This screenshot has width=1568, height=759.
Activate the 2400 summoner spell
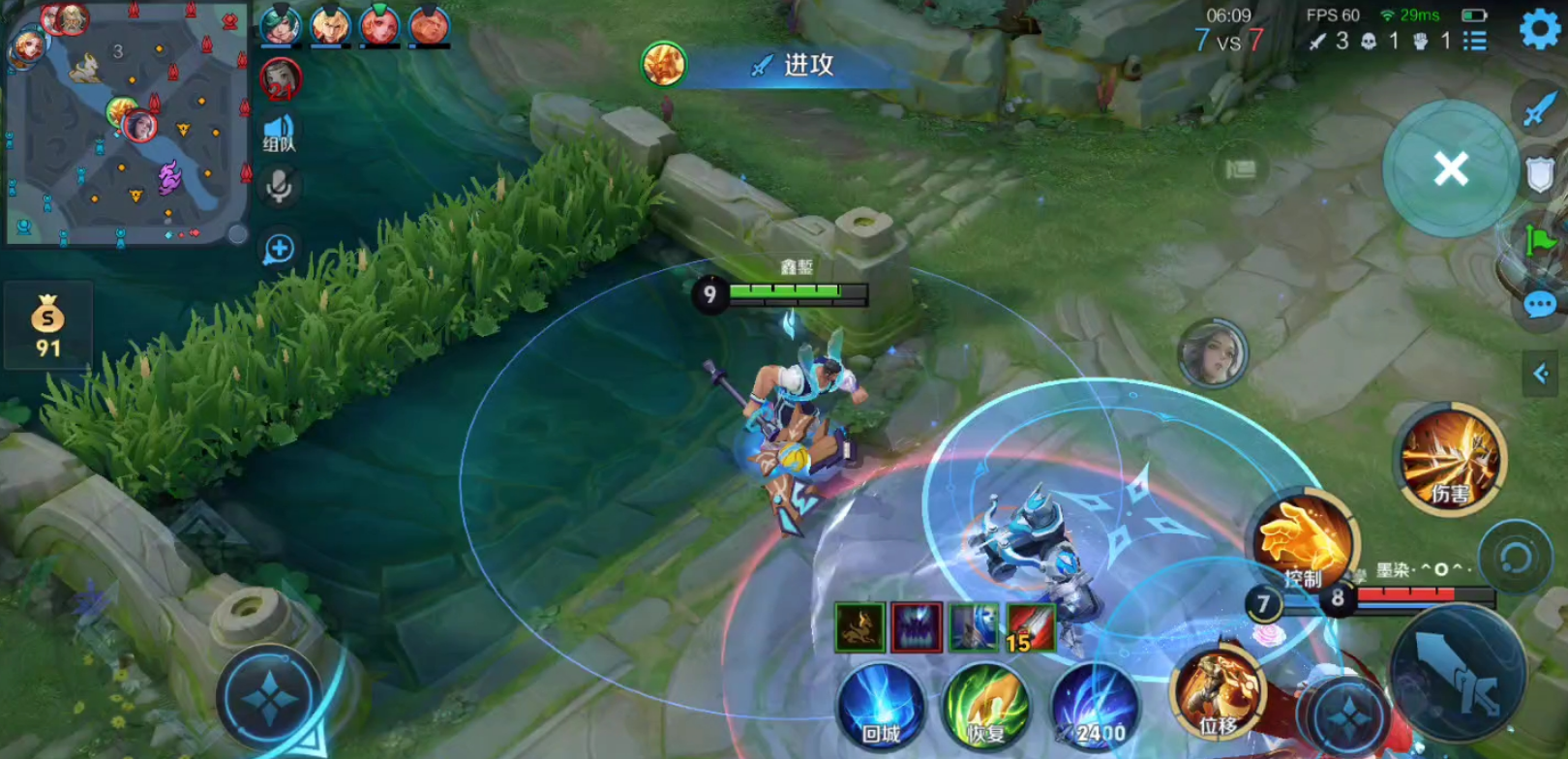tap(1094, 705)
